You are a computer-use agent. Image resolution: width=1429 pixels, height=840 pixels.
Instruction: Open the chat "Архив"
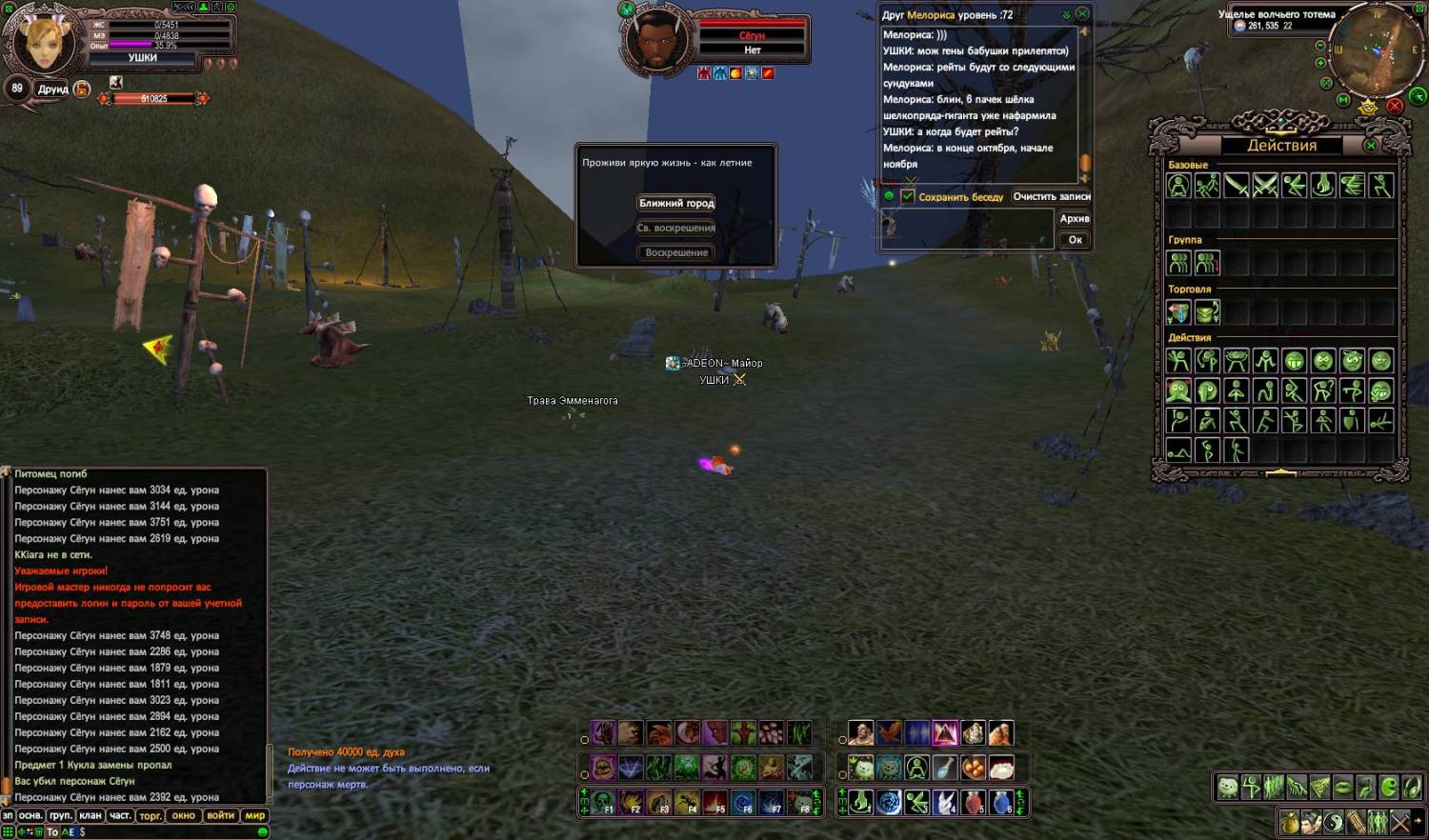pos(1075,218)
